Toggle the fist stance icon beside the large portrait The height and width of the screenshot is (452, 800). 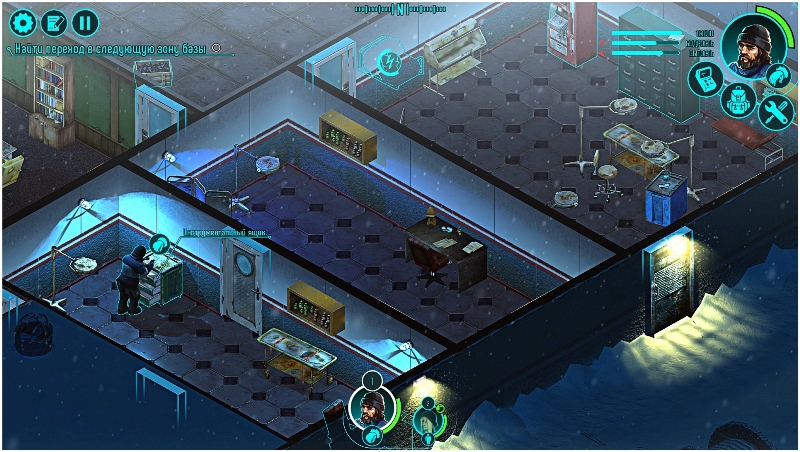[x=780, y=76]
